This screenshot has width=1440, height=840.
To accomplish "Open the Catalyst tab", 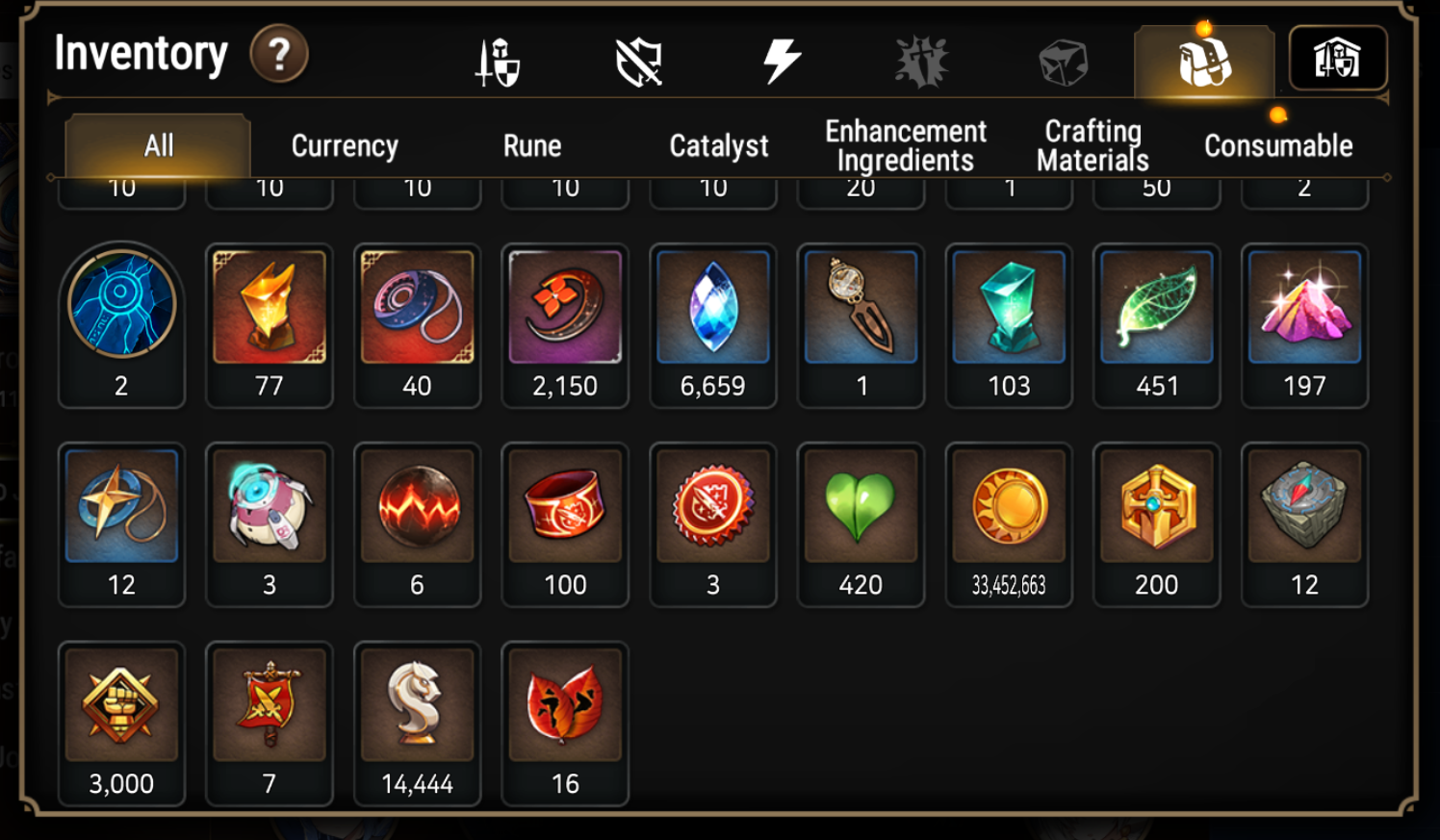I will (x=719, y=146).
